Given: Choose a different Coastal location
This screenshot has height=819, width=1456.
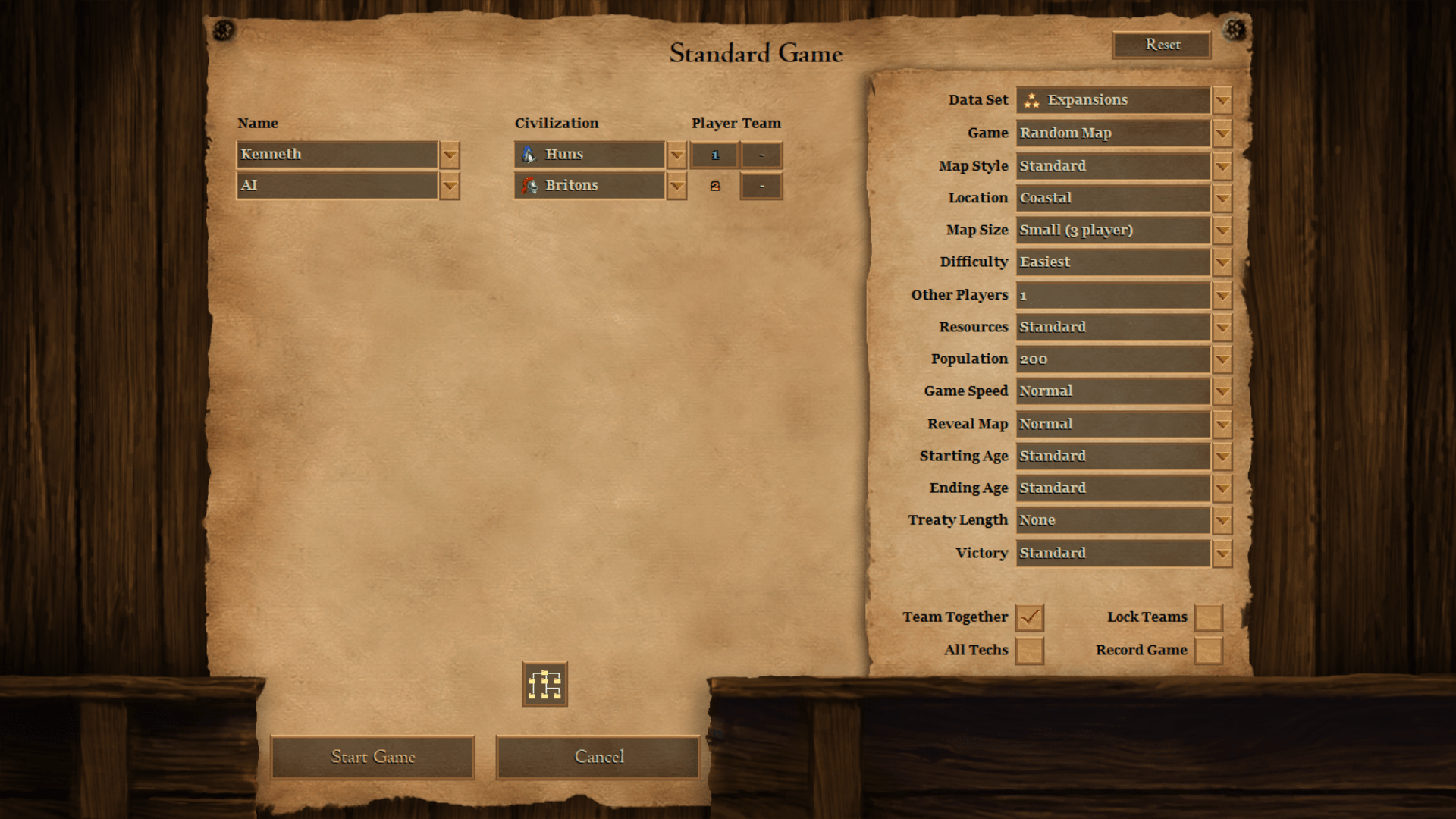Looking at the screenshot, I should click(1222, 199).
